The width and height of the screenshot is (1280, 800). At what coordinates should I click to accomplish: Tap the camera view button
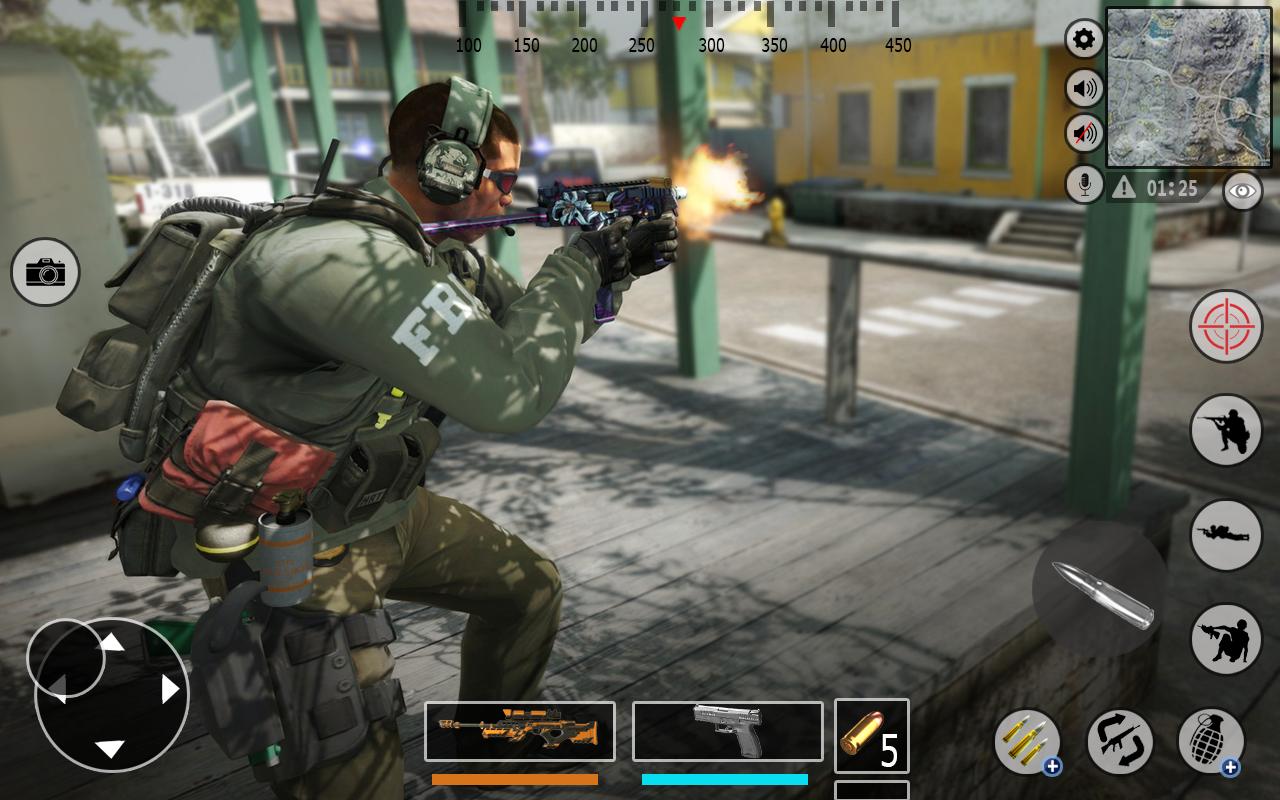point(45,272)
